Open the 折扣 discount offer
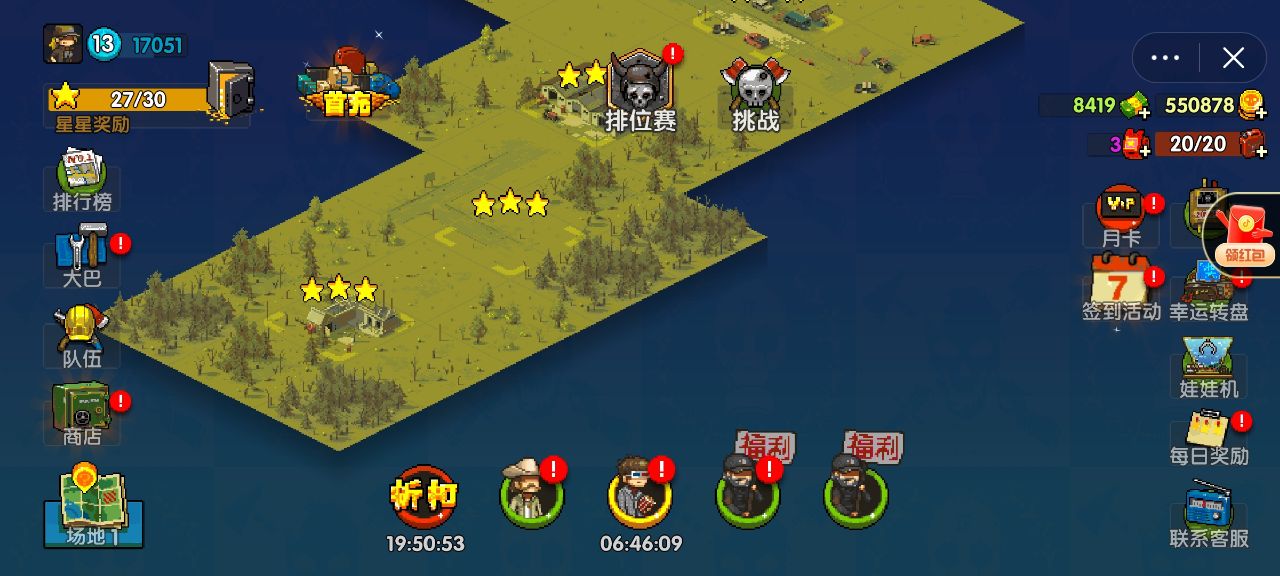1280x576 pixels. 424,495
